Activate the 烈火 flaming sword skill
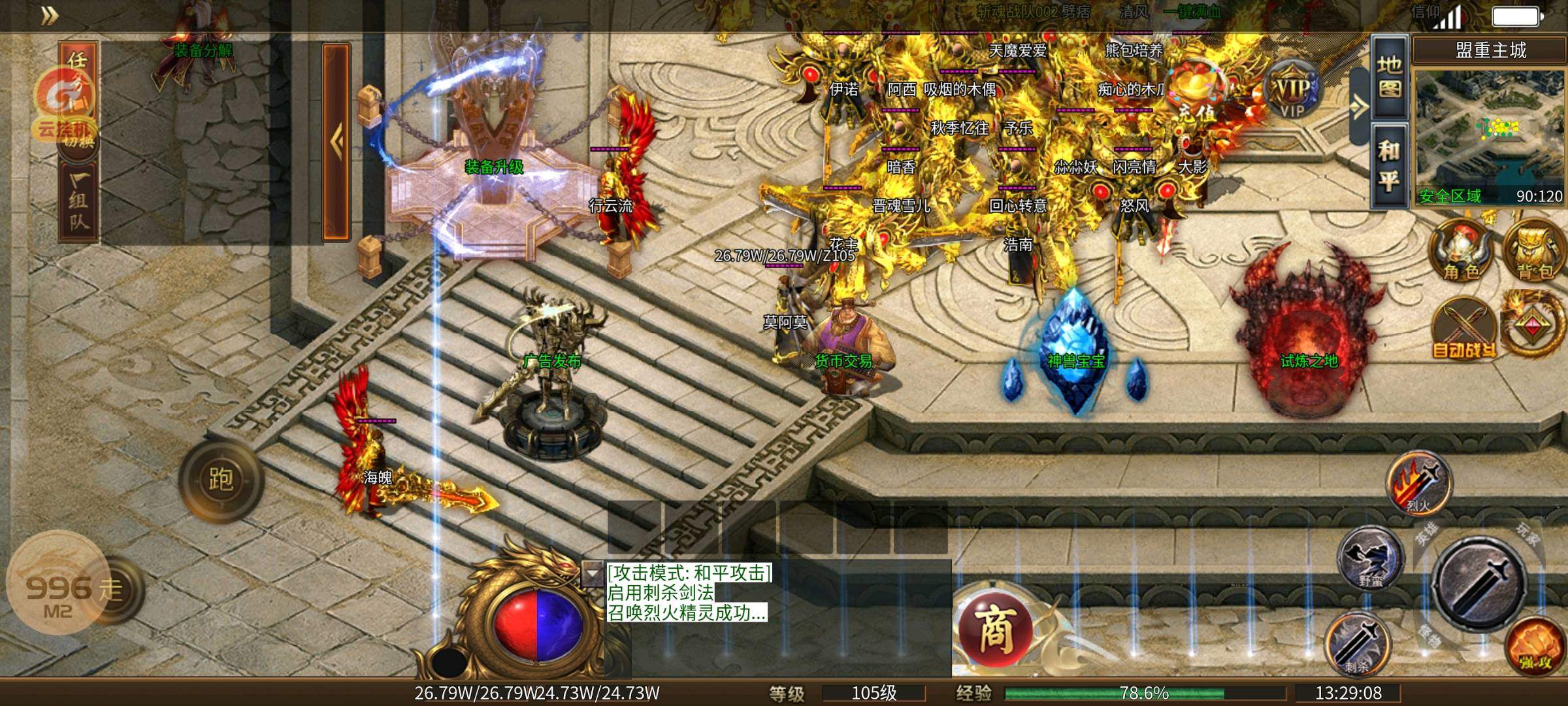The height and width of the screenshot is (706, 1568). click(x=1418, y=484)
